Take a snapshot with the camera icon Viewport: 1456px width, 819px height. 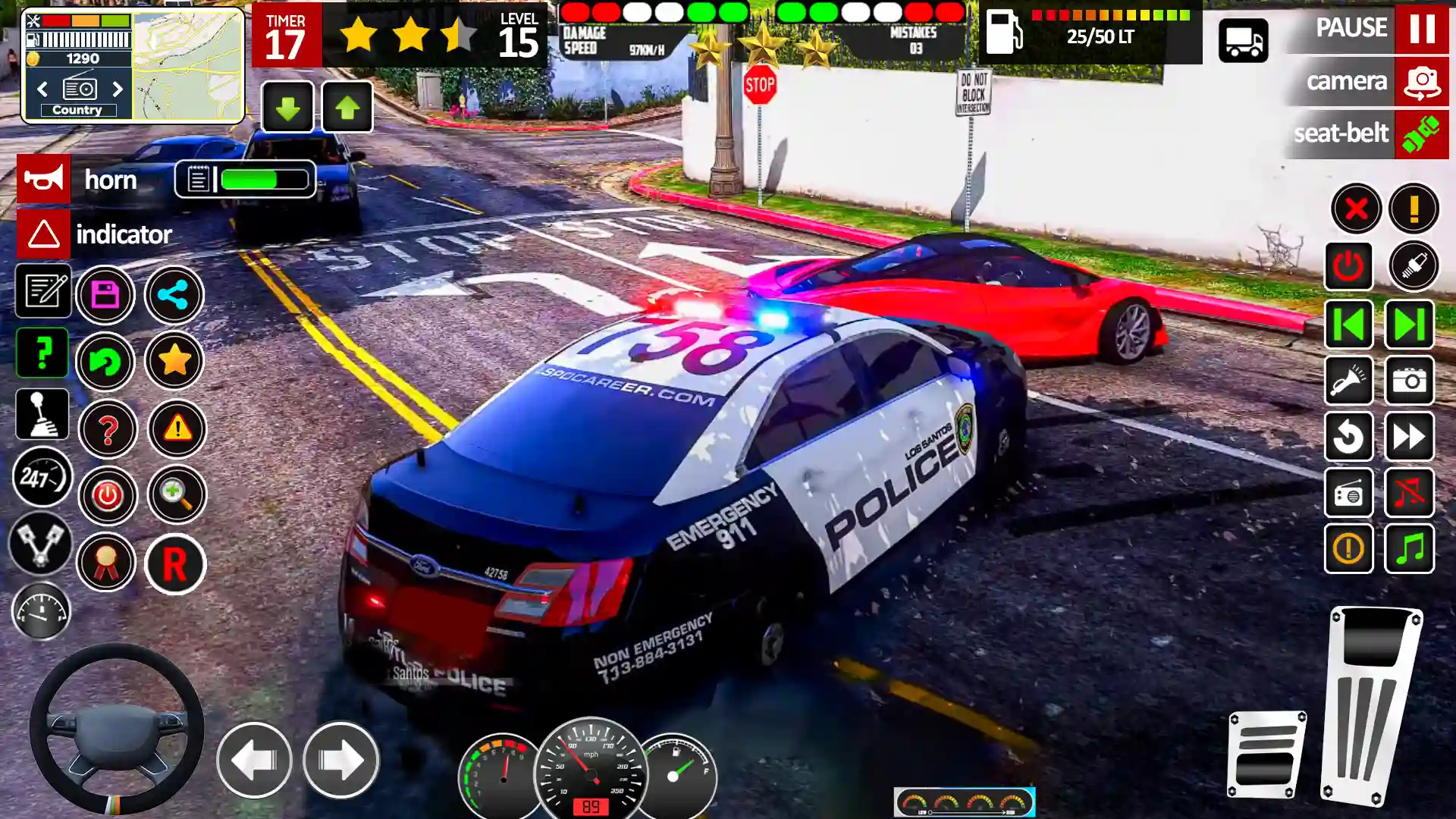click(x=1410, y=381)
